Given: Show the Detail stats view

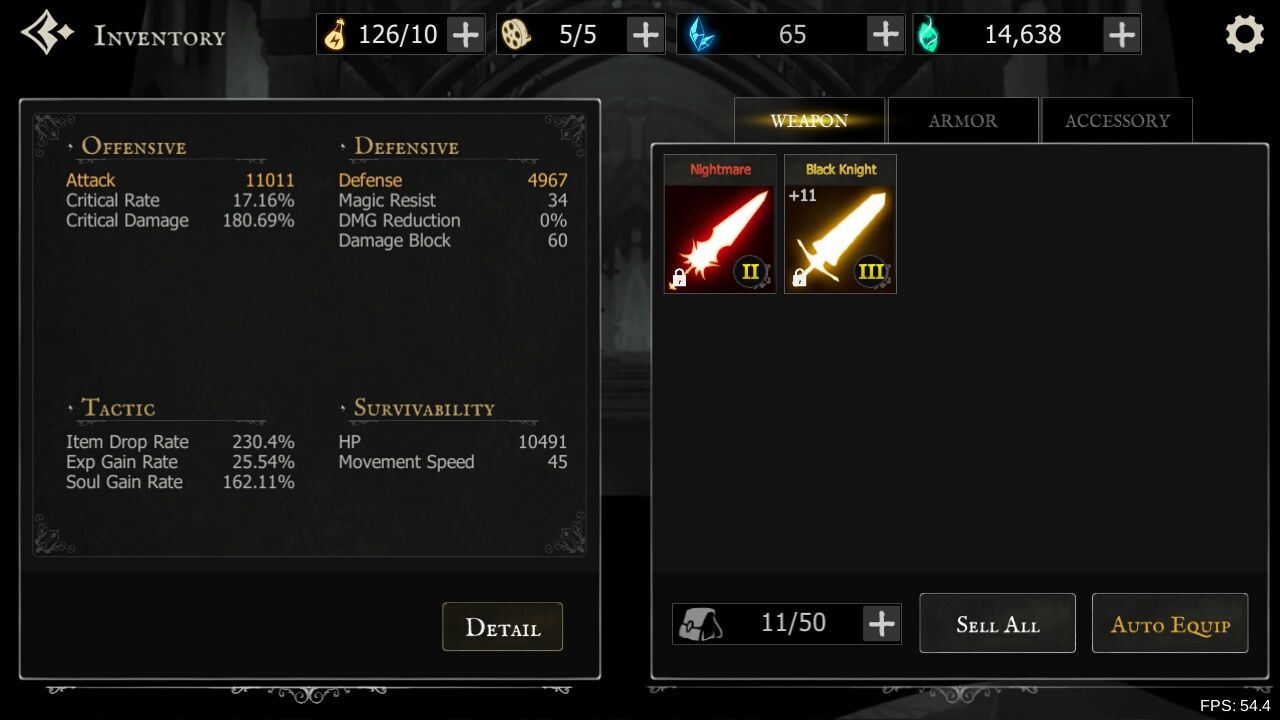Looking at the screenshot, I should pos(502,627).
